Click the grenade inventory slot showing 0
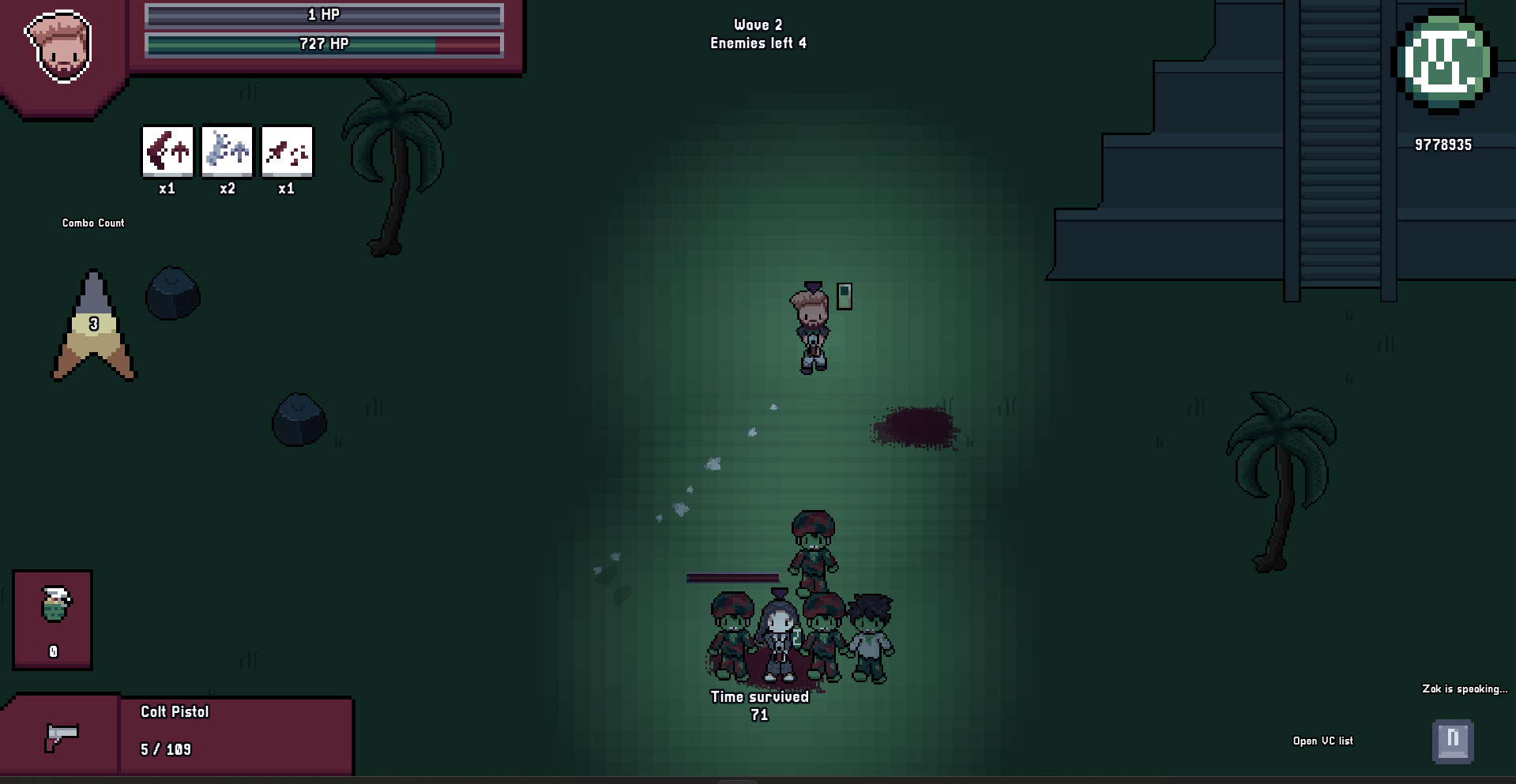 tap(52, 620)
